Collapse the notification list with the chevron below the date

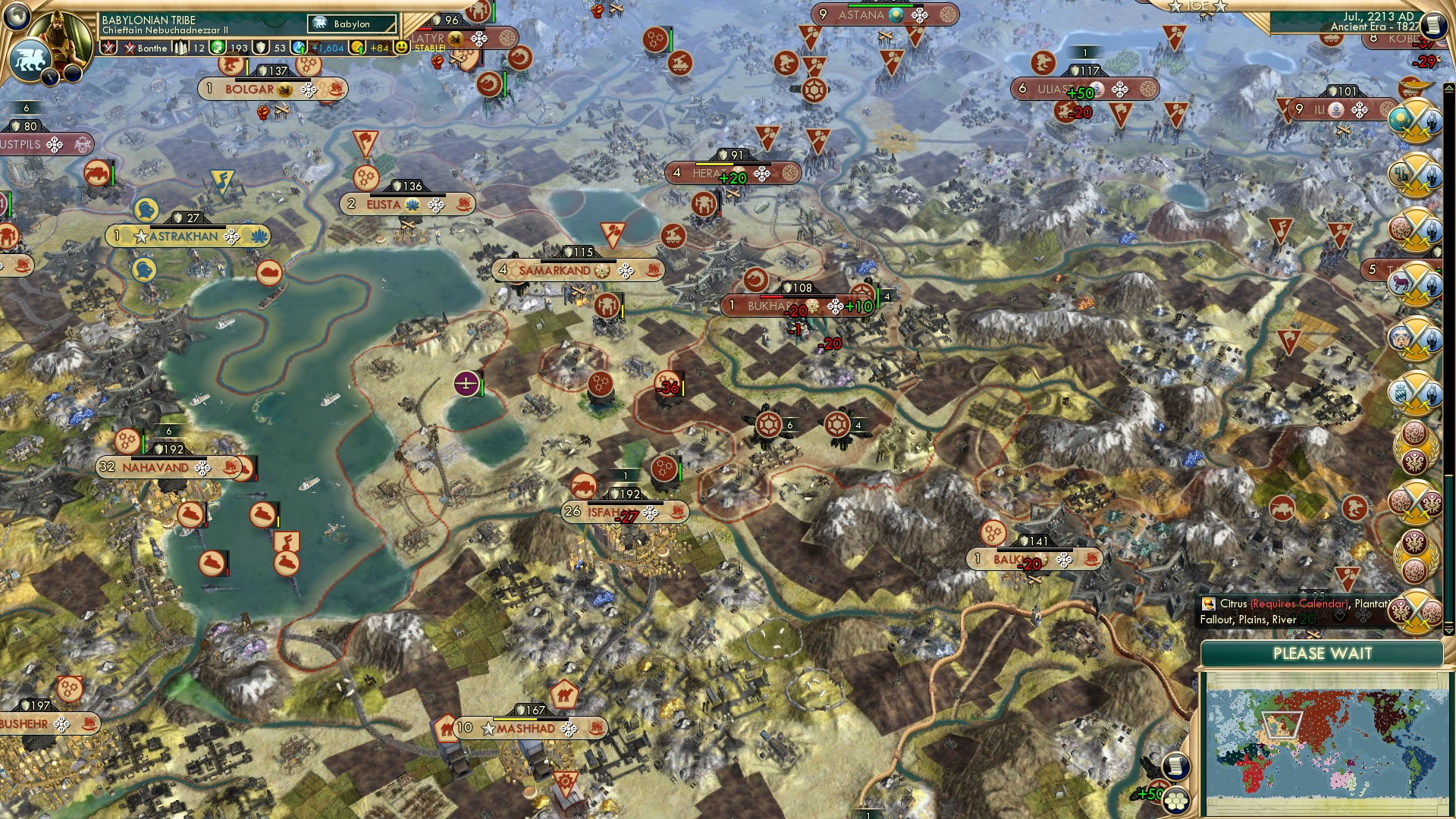point(1448,86)
